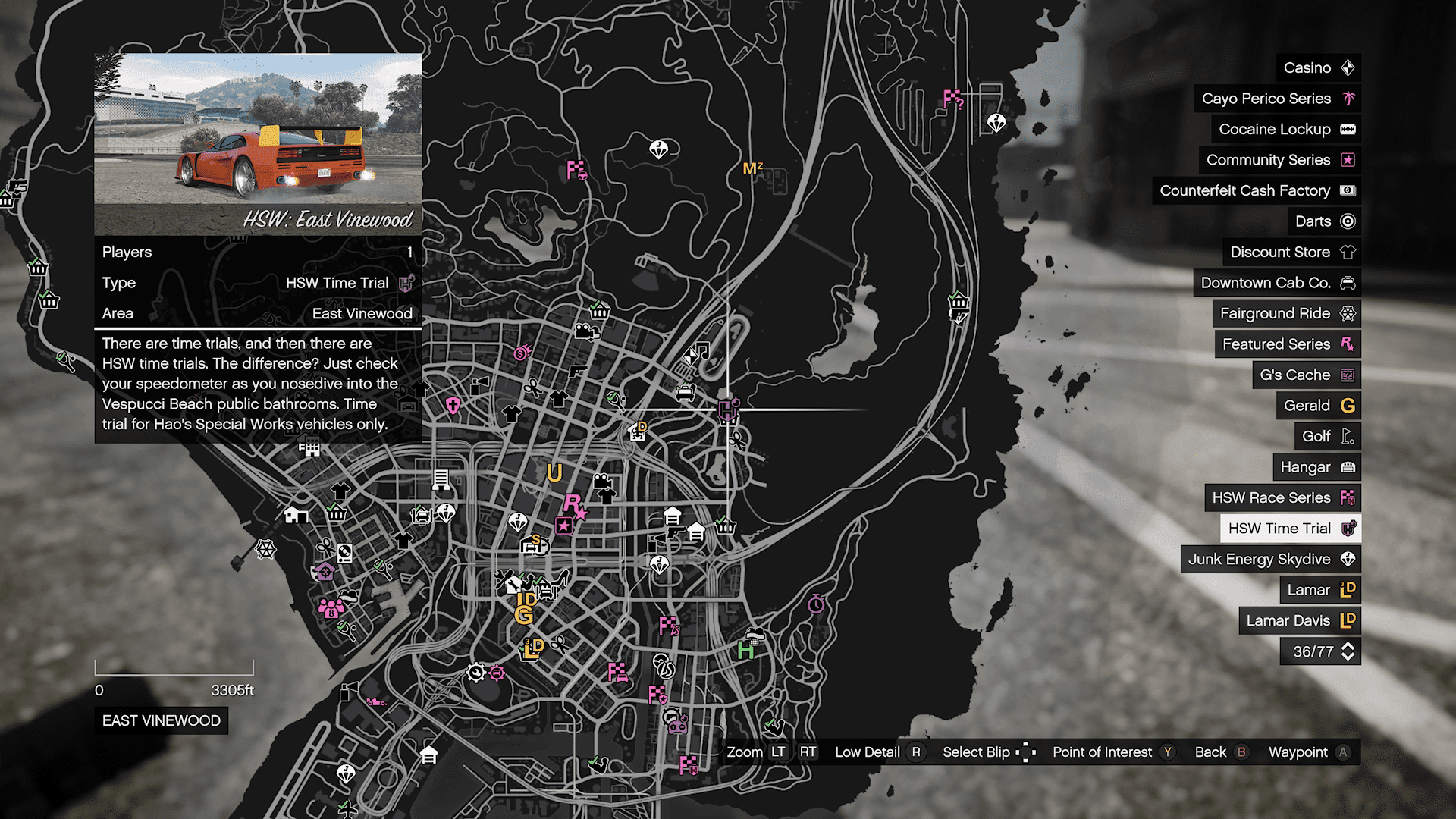Viewport: 1456px width, 819px height.
Task: Choose Cayo Perico Series in the legend
Action: 1277,99
